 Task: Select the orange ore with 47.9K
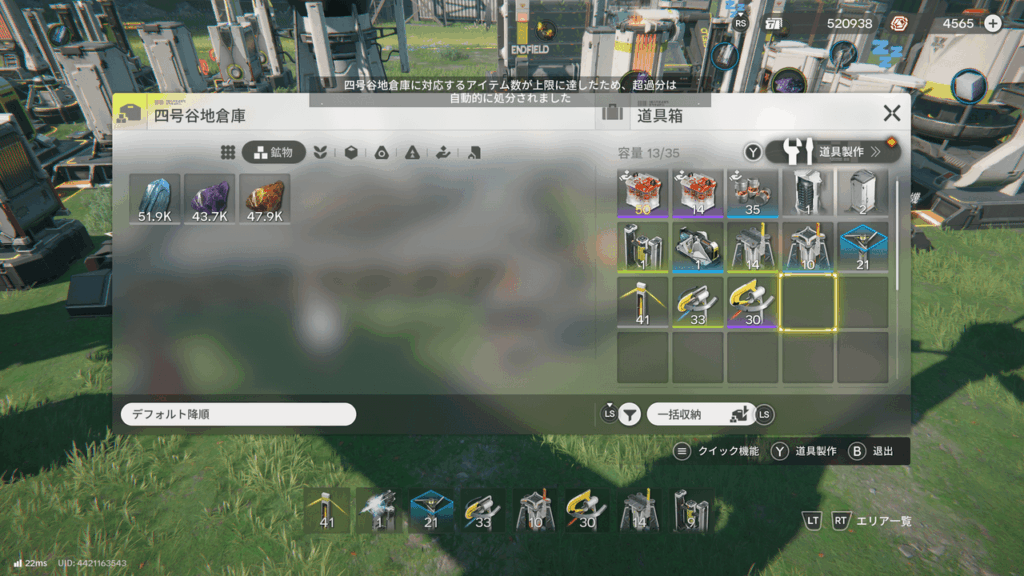(x=265, y=198)
